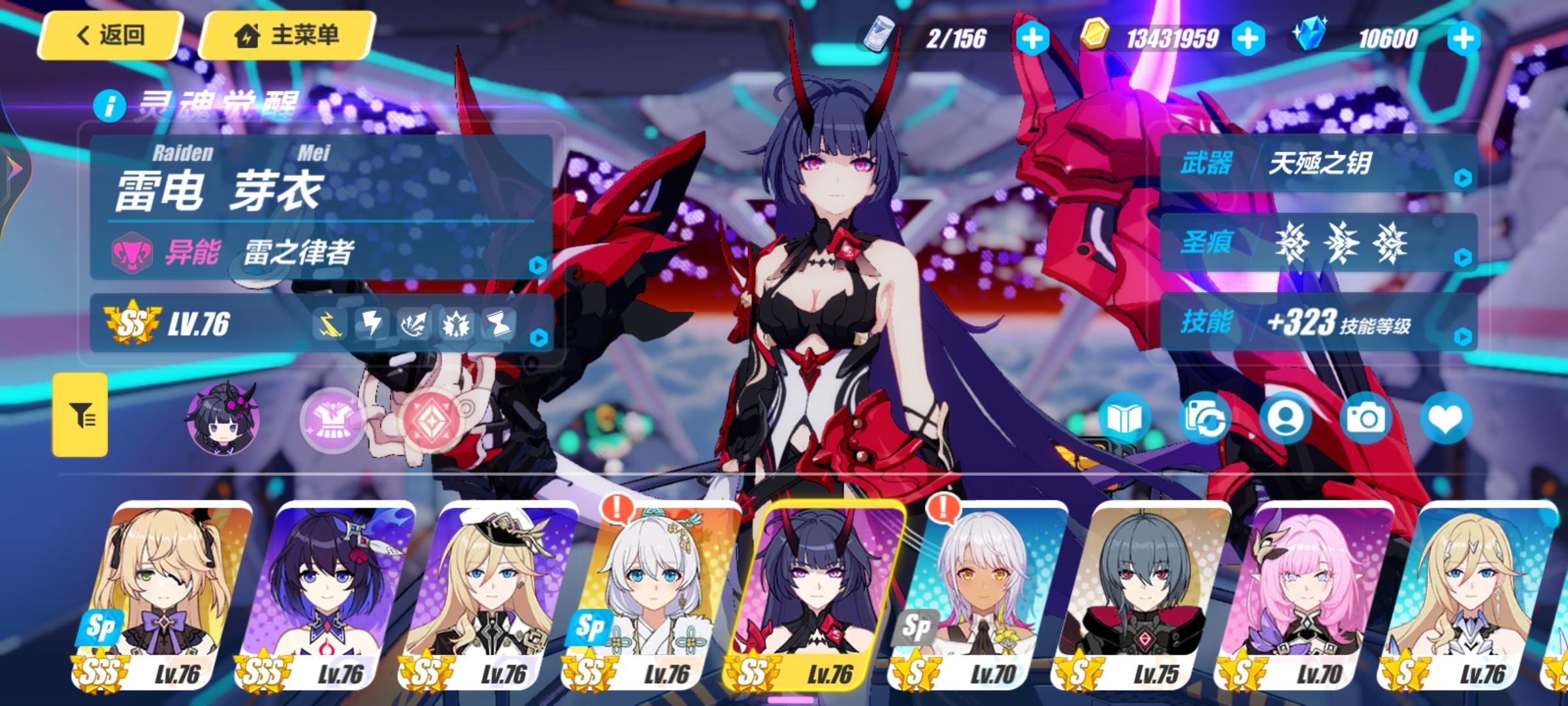
Task: Open the outfit wardrobe icon
Action: point(333,420)
